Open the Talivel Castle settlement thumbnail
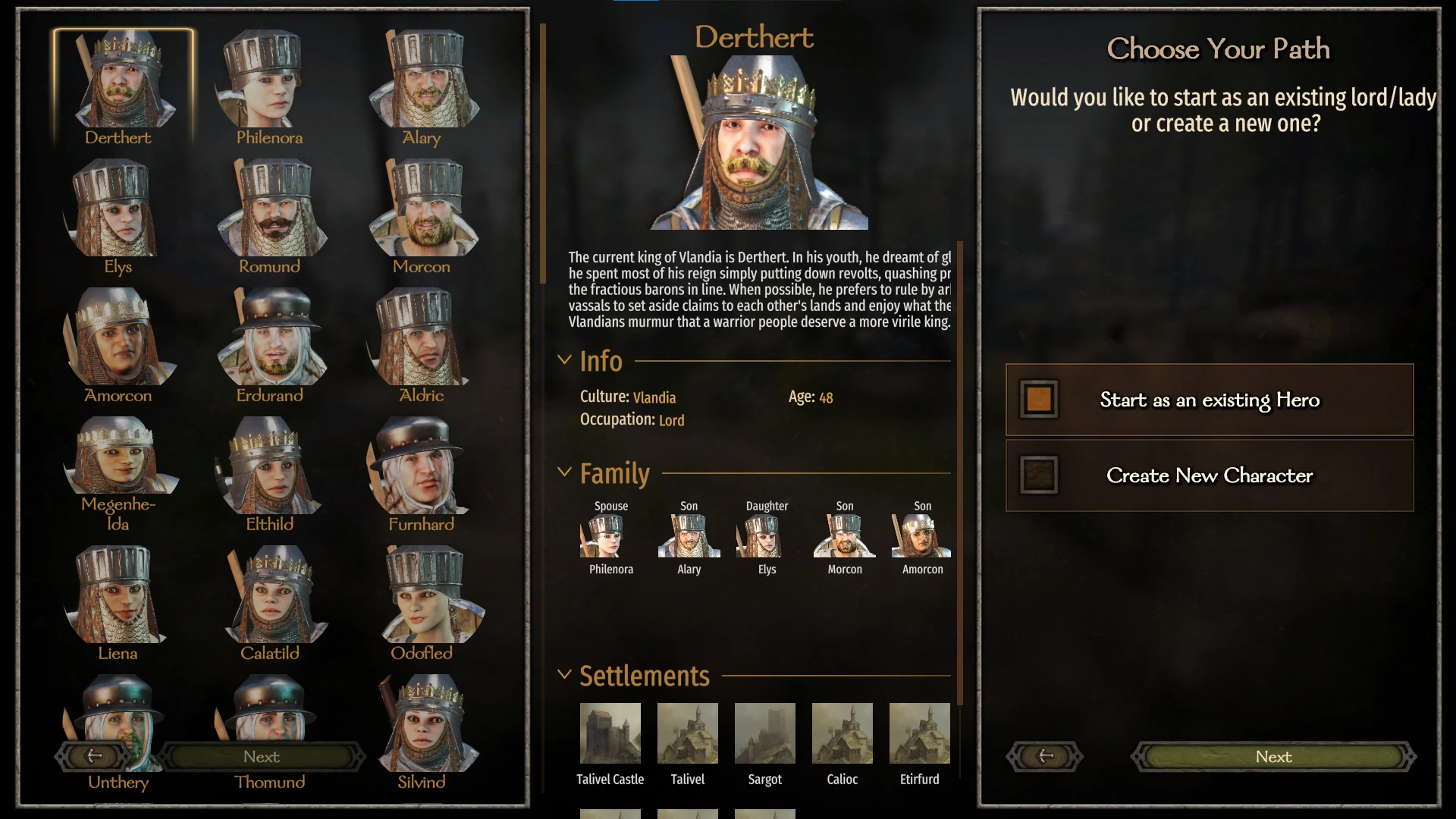1456x819 pixels. (610, 733)
